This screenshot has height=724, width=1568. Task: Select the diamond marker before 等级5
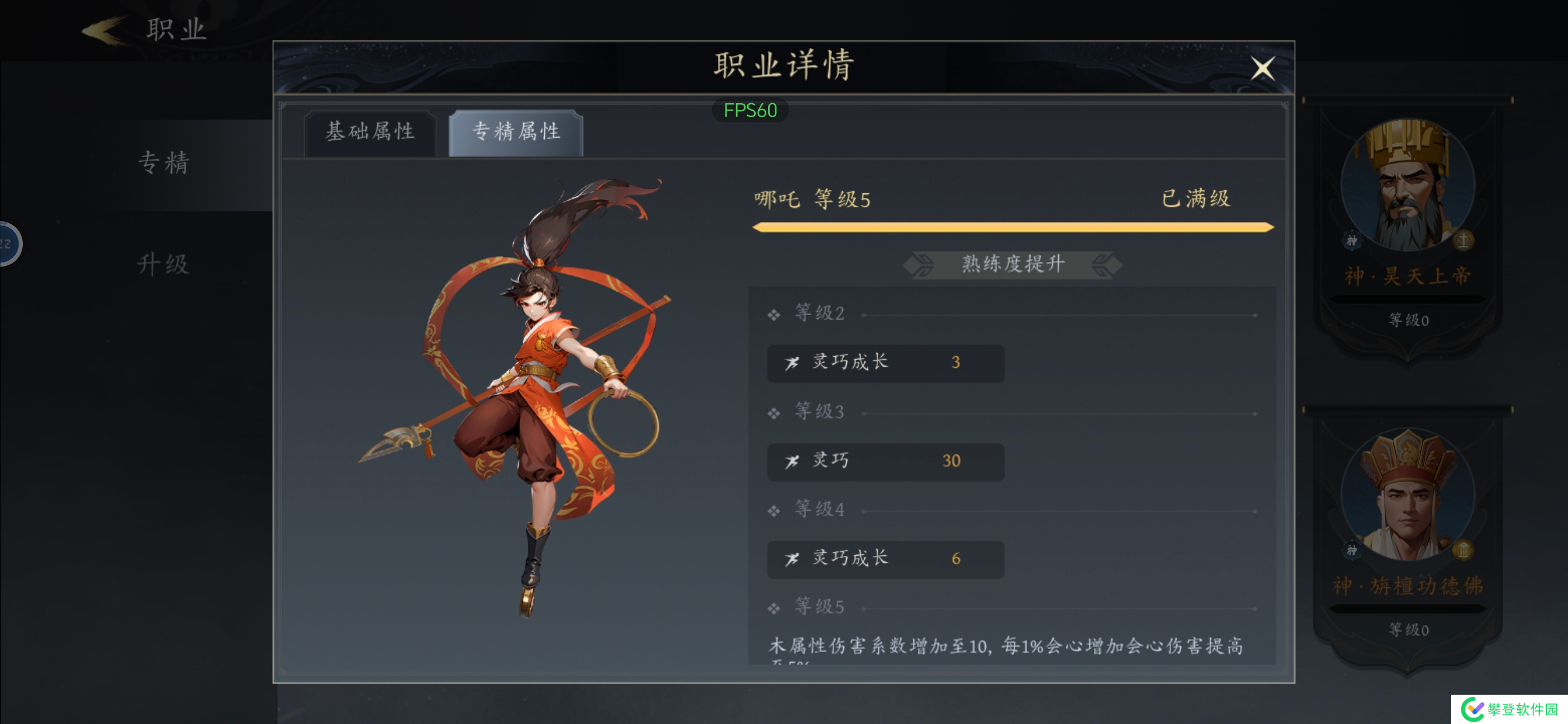[x=773, y=607]
